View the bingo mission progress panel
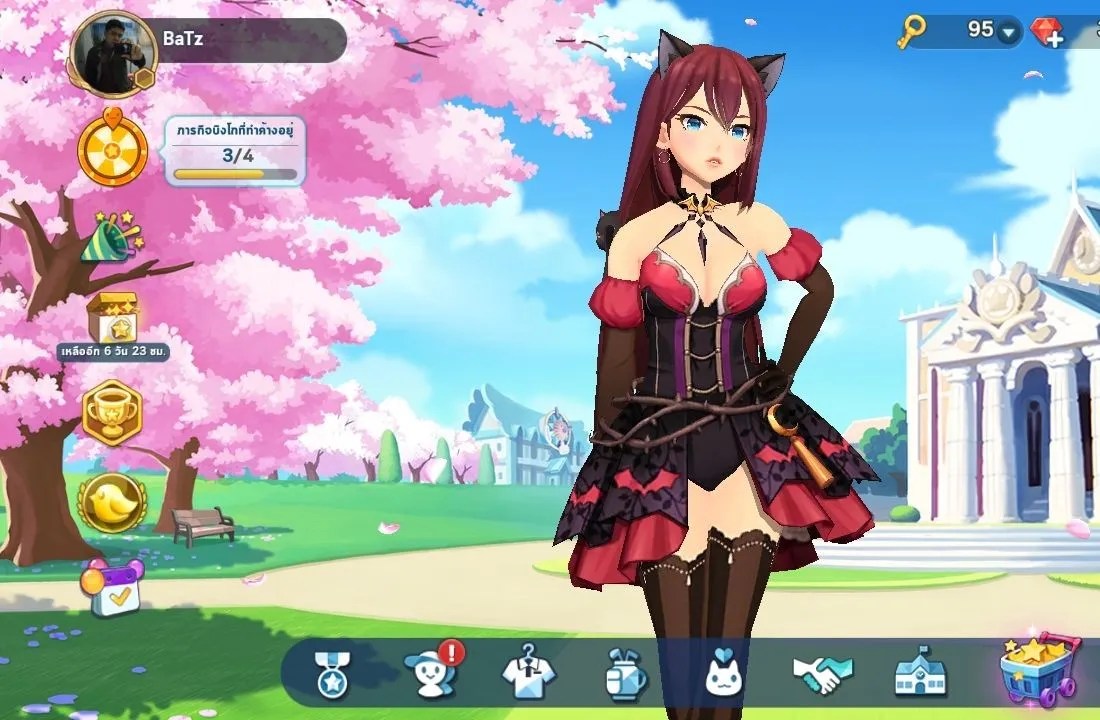Image resolution: width=1100 pixels, height=720 pixels. point(236,152)
